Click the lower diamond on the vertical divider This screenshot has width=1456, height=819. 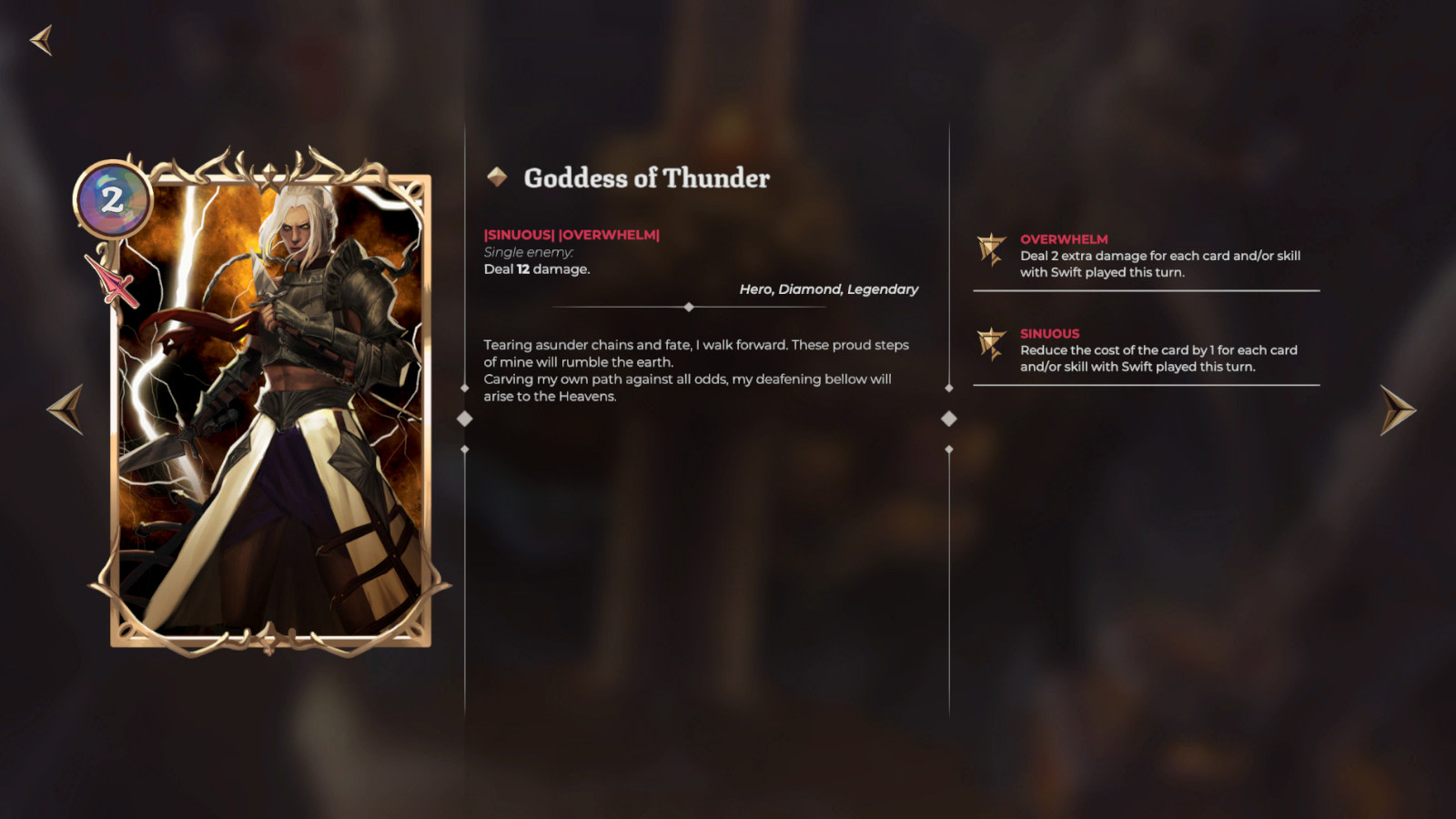(465, 449)
